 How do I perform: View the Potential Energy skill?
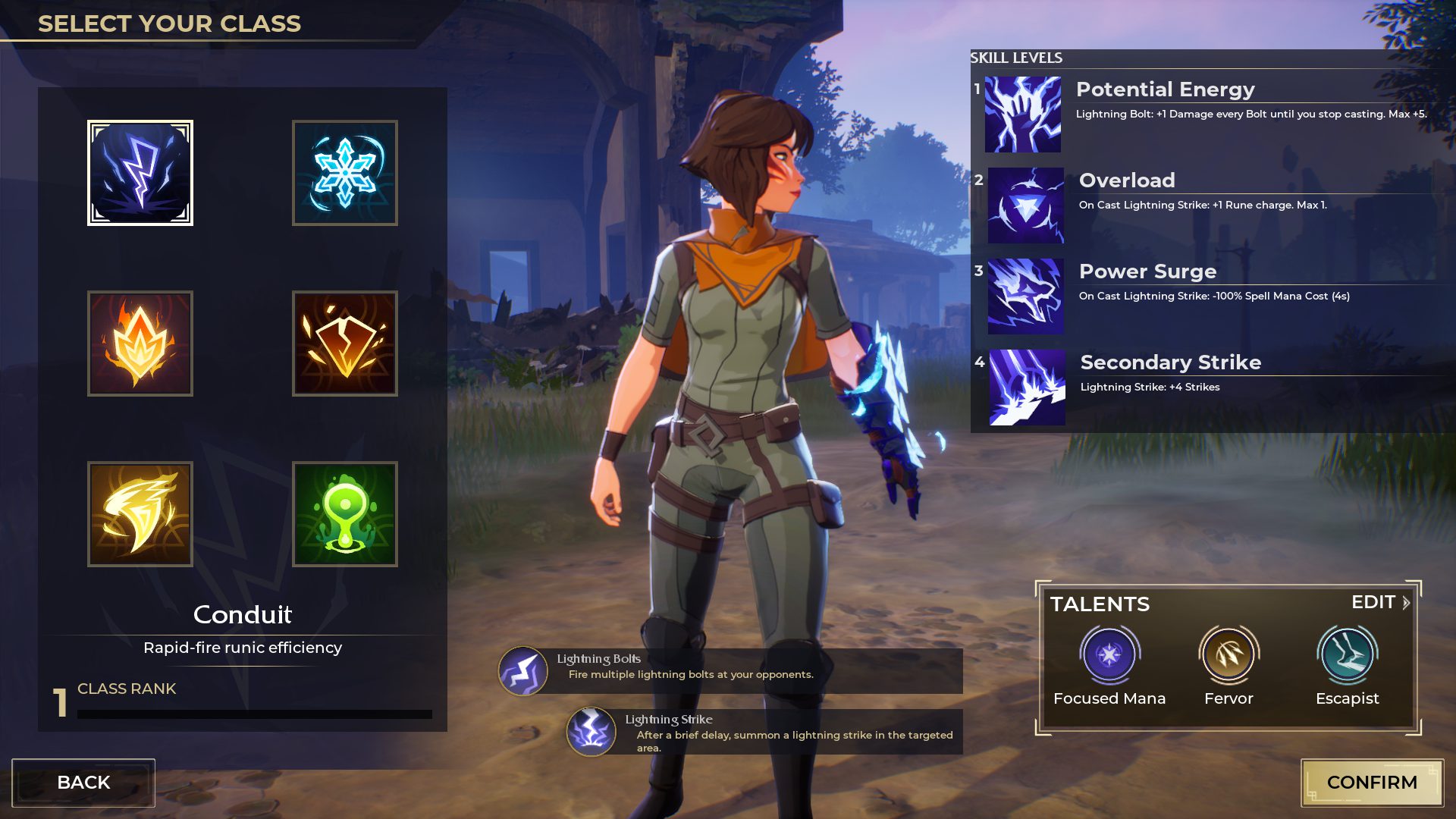point(1023,115)
